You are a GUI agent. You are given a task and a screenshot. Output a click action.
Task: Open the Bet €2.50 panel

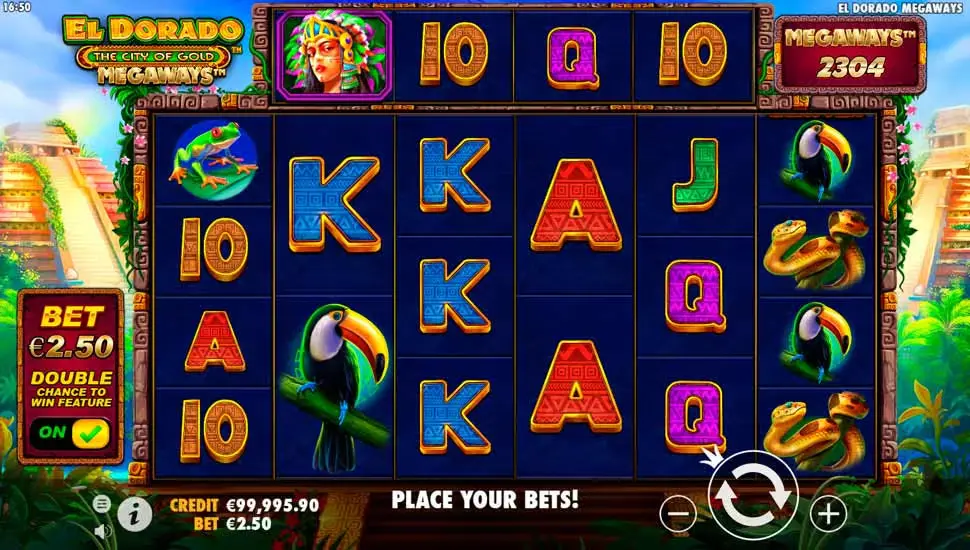tap(70, 335)
